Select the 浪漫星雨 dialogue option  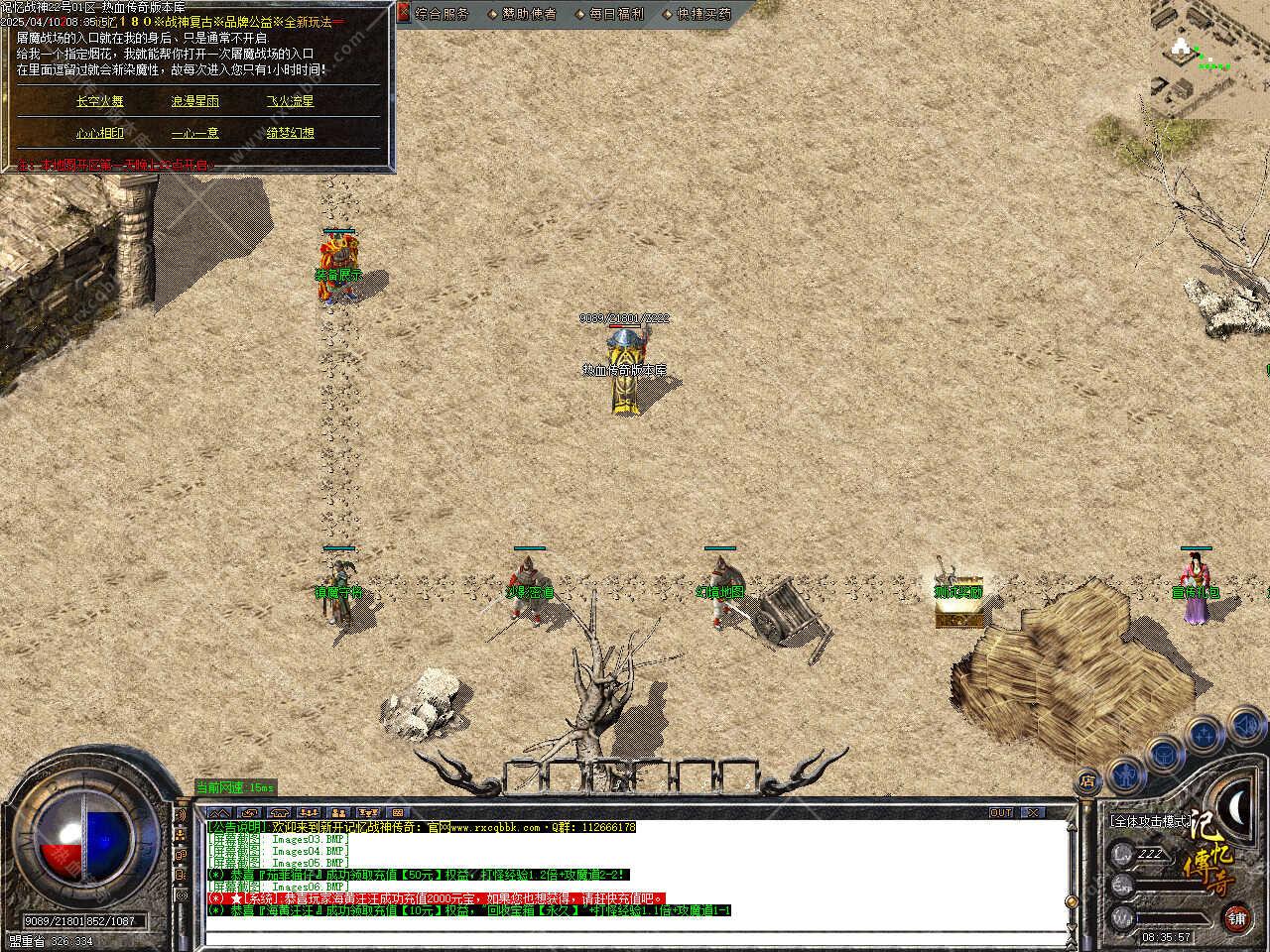[x=195, y=101]
